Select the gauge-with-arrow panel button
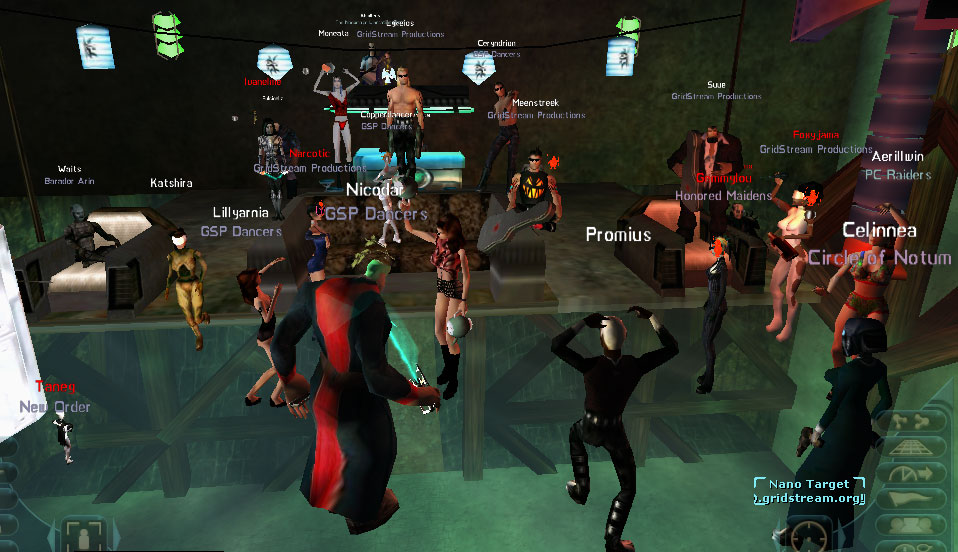Screen dimensions: 958x552 click(x=909, y=472)
